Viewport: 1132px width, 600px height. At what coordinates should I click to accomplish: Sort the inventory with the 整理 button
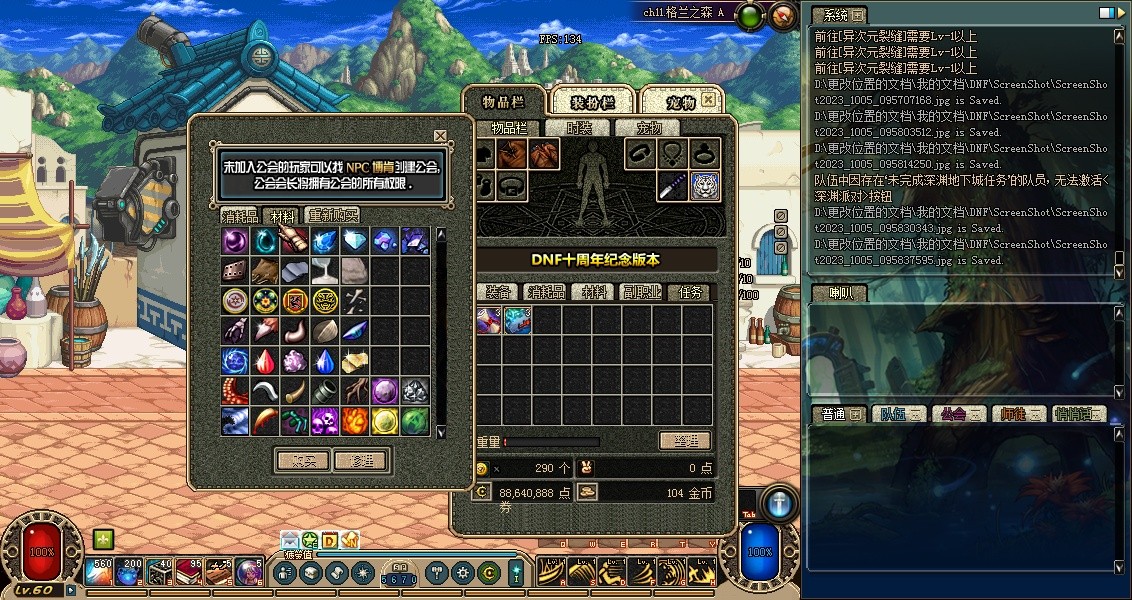pyautogui.click(x=685, y=441)
